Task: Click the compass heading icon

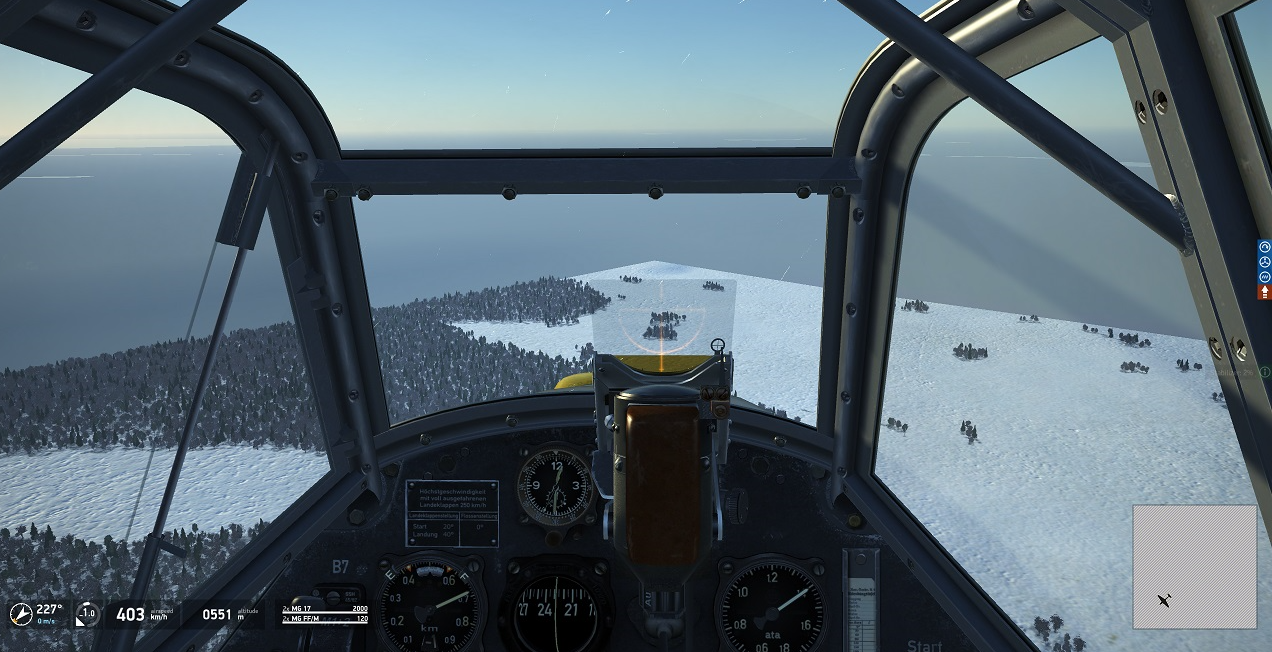Action: tap(21, 614)
